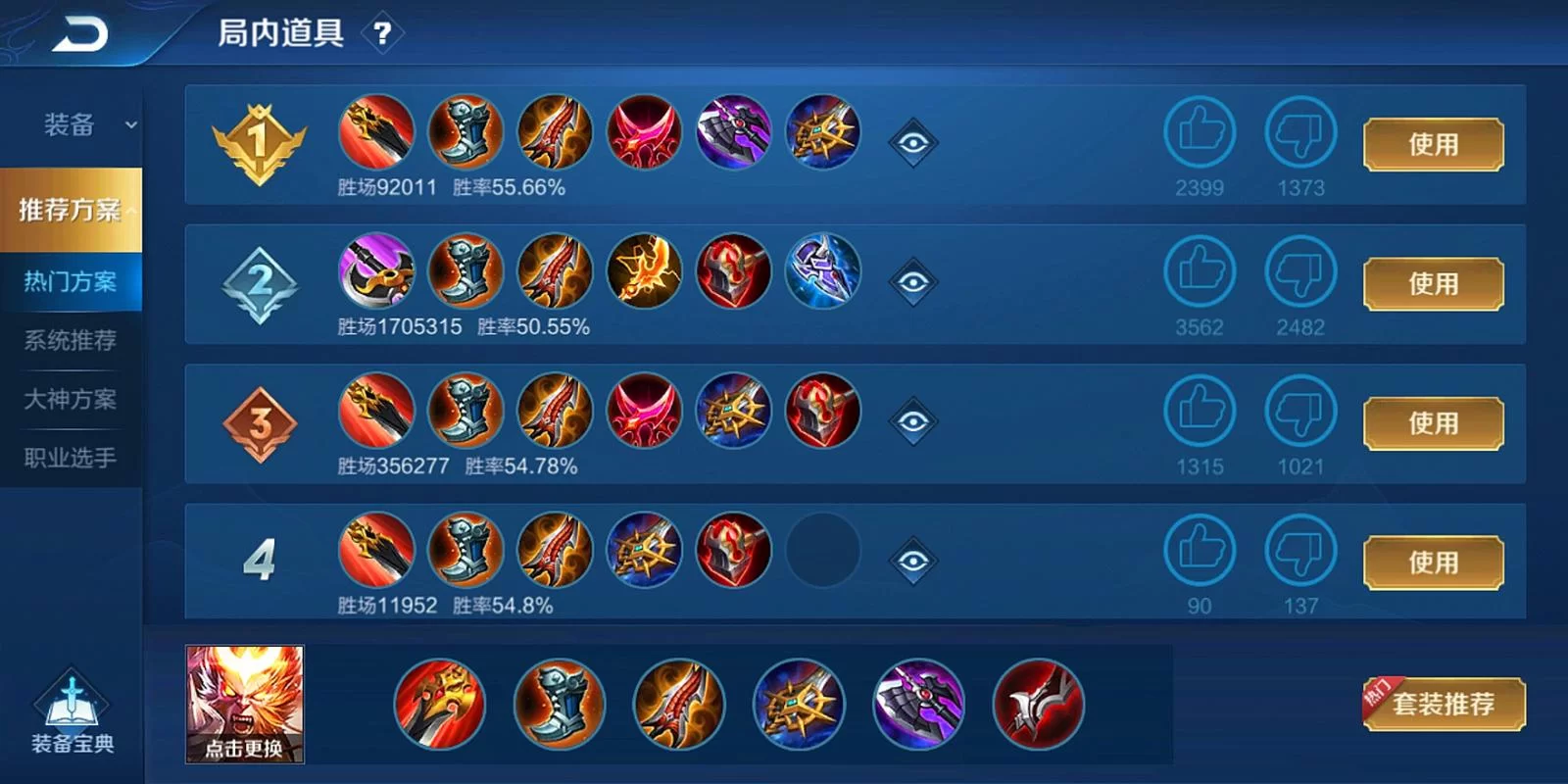
Task: Use the rank 4 build
Action: point(1433,563)
